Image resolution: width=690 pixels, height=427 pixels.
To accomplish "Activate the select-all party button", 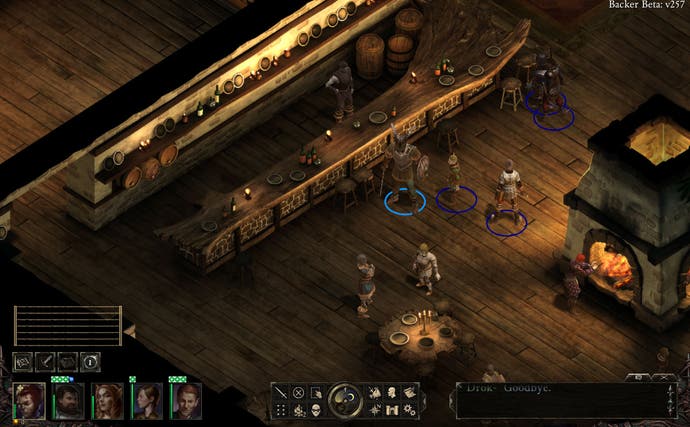I will tap(315, 393).
